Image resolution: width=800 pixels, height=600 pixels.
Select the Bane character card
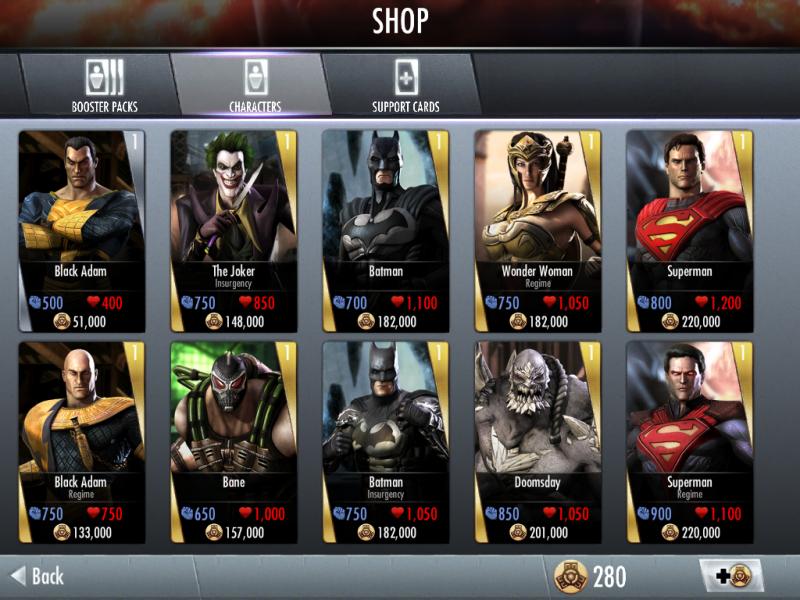(234, 442)
